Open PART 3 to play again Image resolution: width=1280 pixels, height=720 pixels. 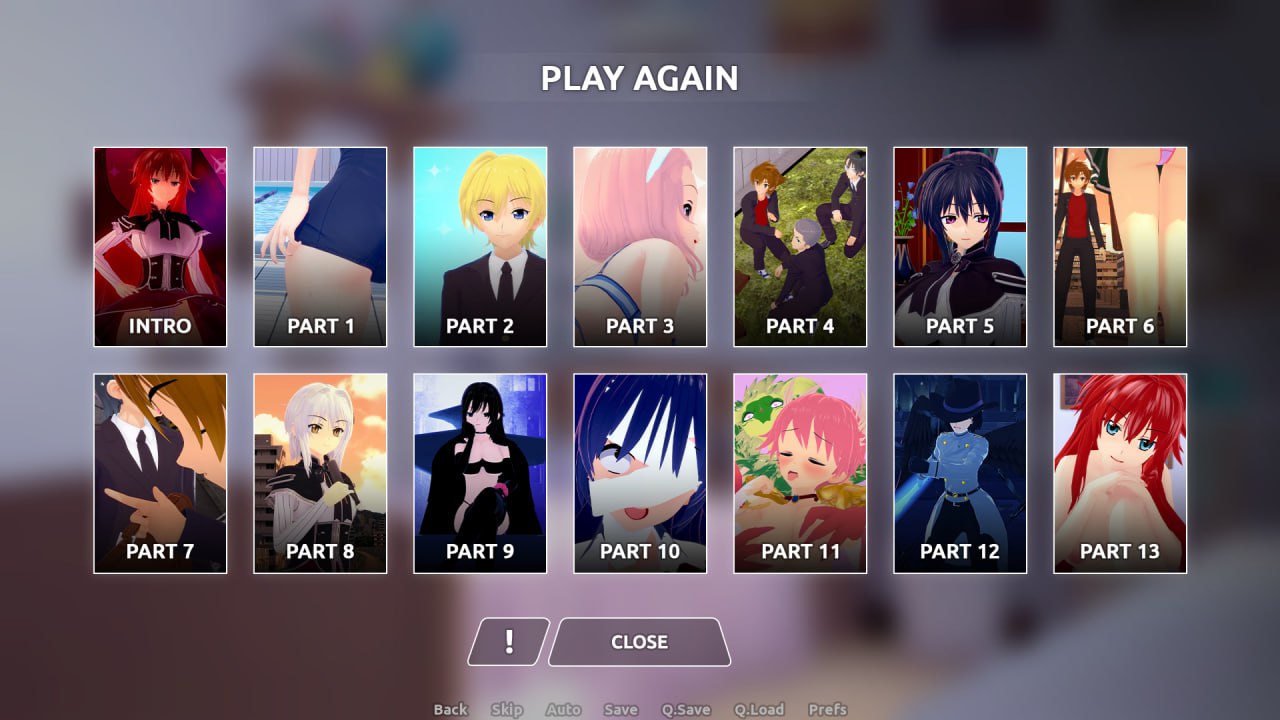[640, 246]
